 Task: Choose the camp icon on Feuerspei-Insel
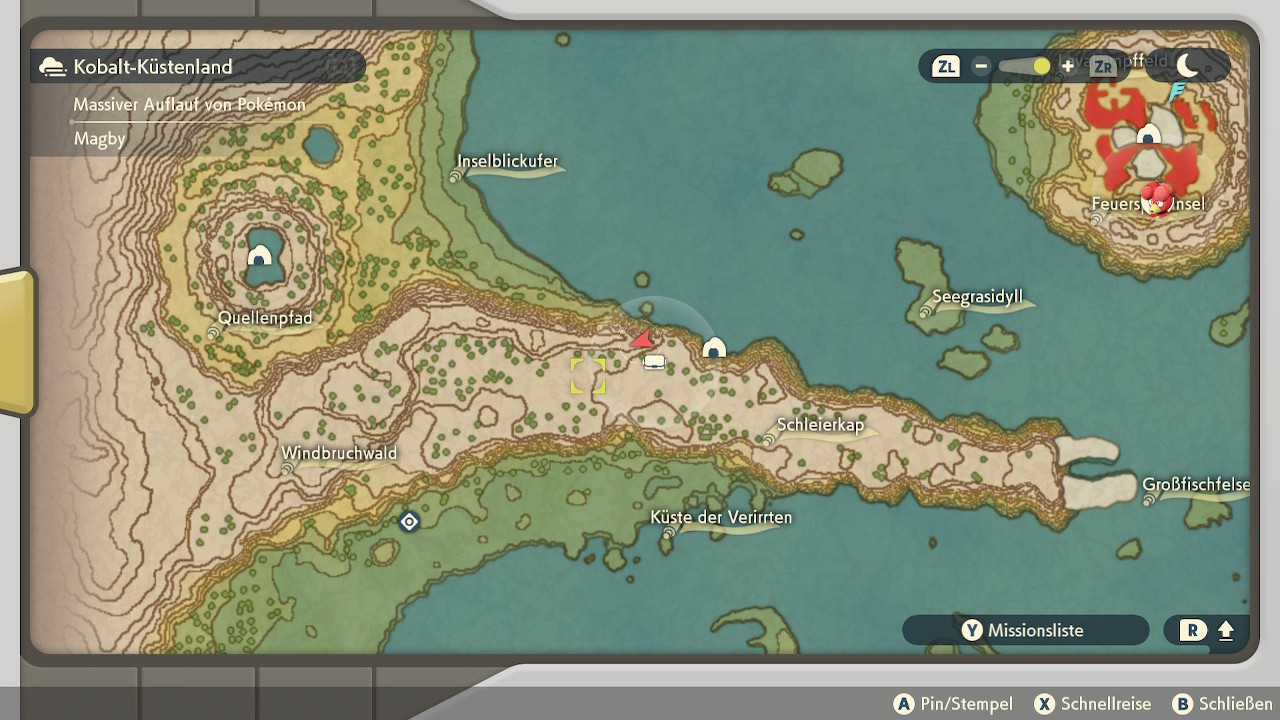pyautogui.click(x=1149, y=135)
